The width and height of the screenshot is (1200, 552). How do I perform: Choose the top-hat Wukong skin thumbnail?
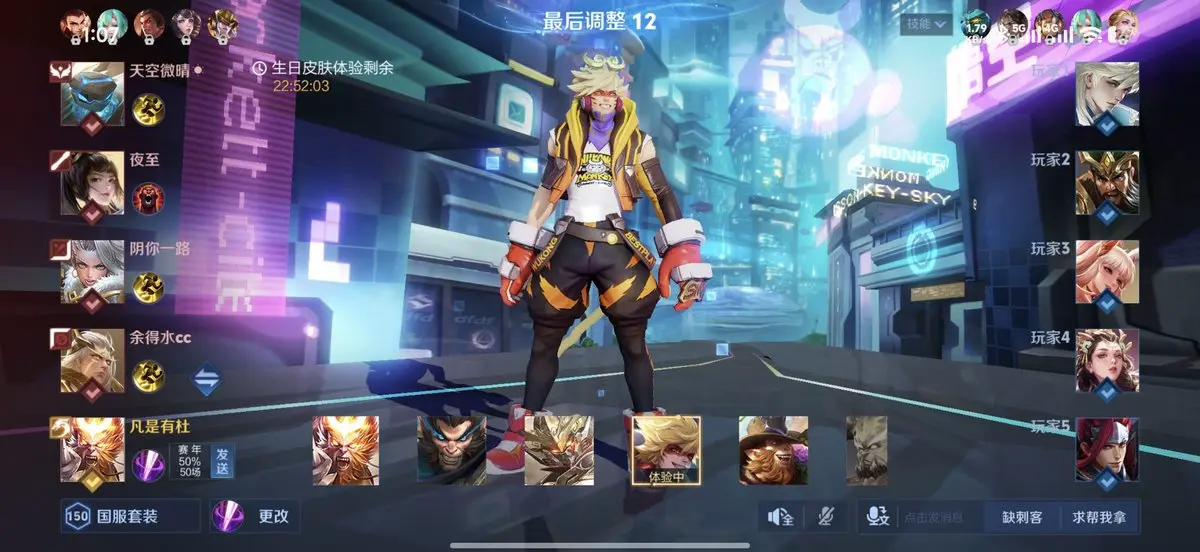tap(773, 450)
